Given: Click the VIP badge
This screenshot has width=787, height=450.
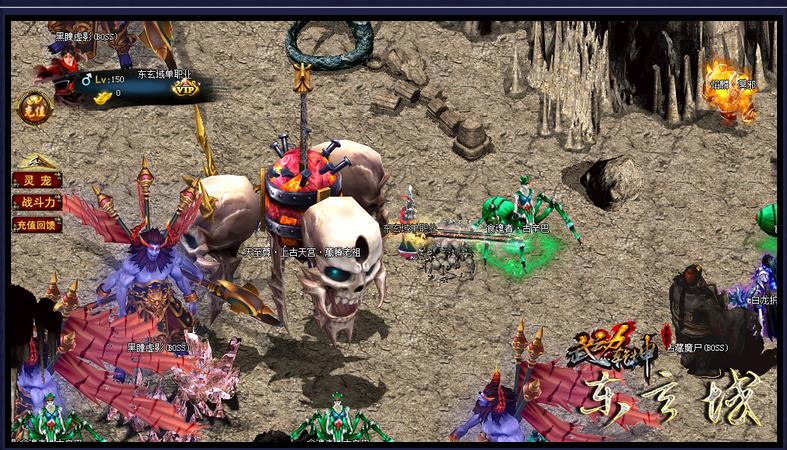Looking at the screenshot, I should 185,88.
